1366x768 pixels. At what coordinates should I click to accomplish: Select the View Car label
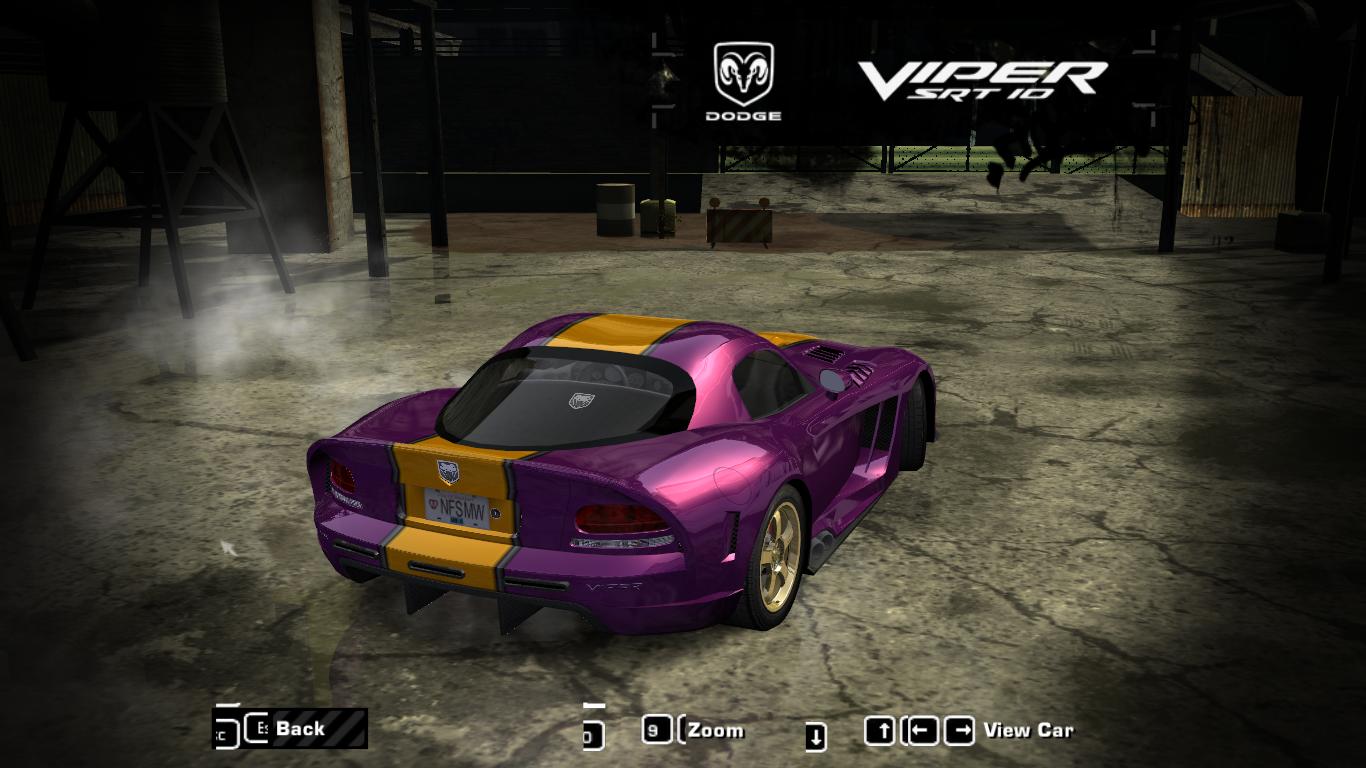coord(1030,730)
